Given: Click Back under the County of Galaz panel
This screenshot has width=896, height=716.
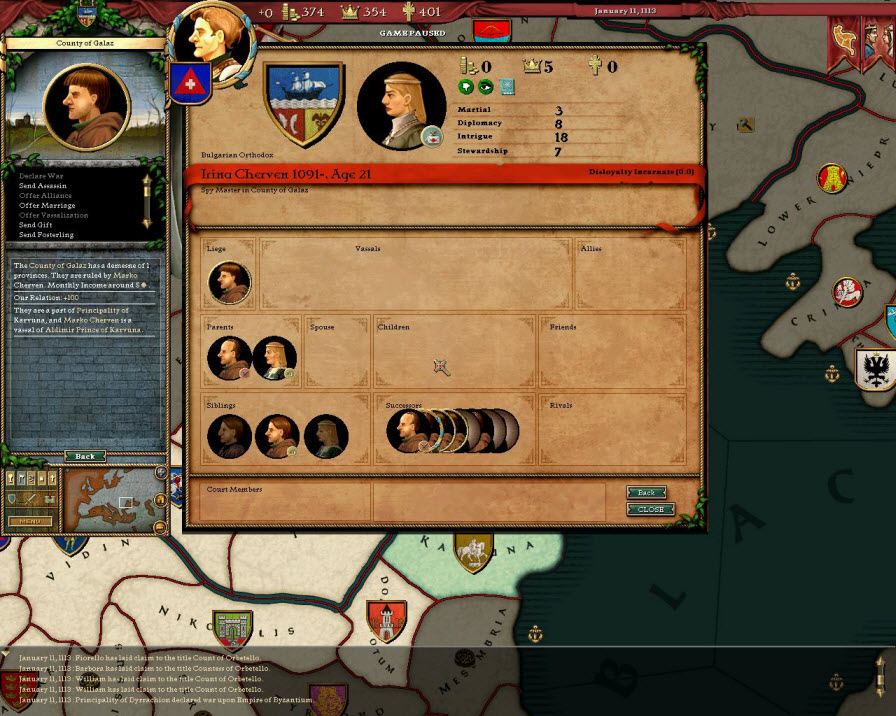Looking at the screenshot, I should (85, 456).
